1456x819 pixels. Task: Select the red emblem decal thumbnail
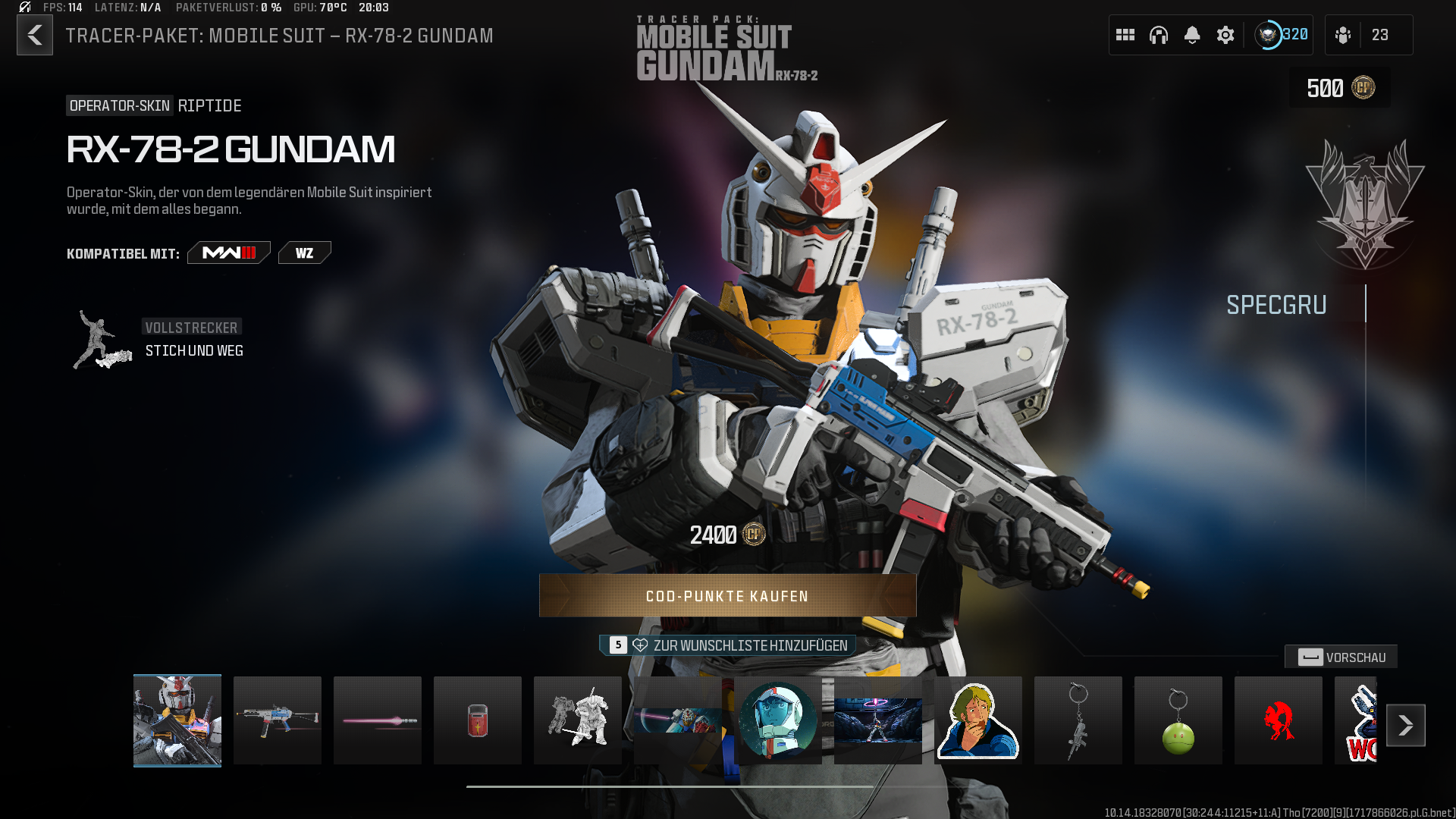coord(1279,720)
